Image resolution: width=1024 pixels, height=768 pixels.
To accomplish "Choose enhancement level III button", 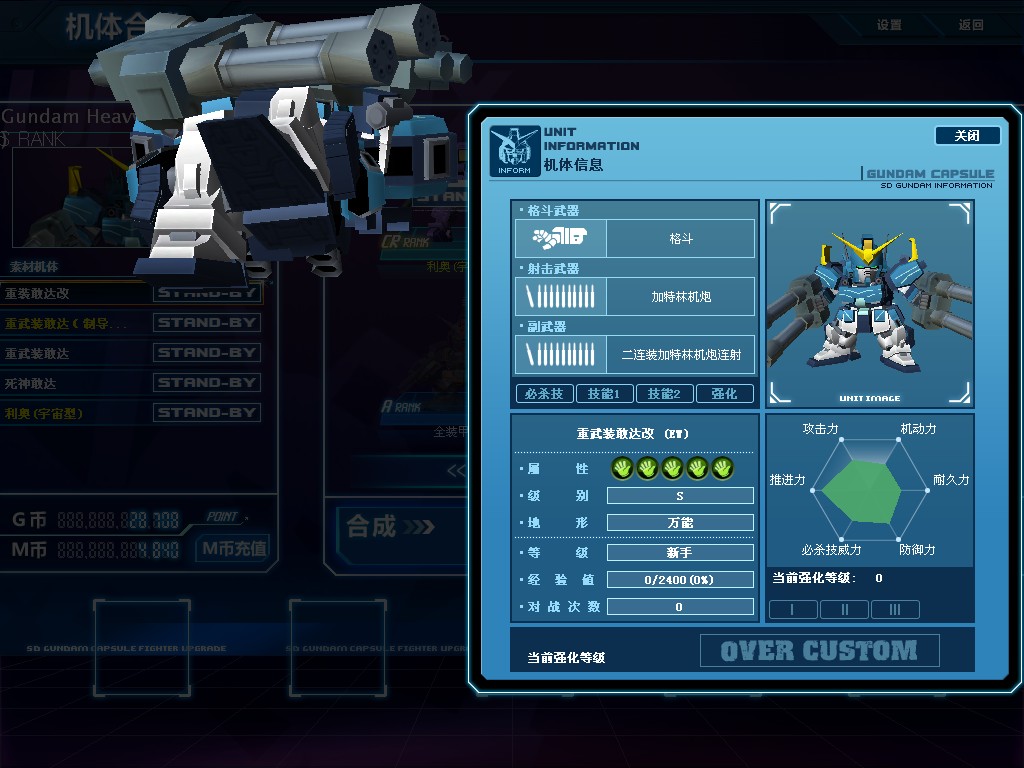I will point(895,609).
